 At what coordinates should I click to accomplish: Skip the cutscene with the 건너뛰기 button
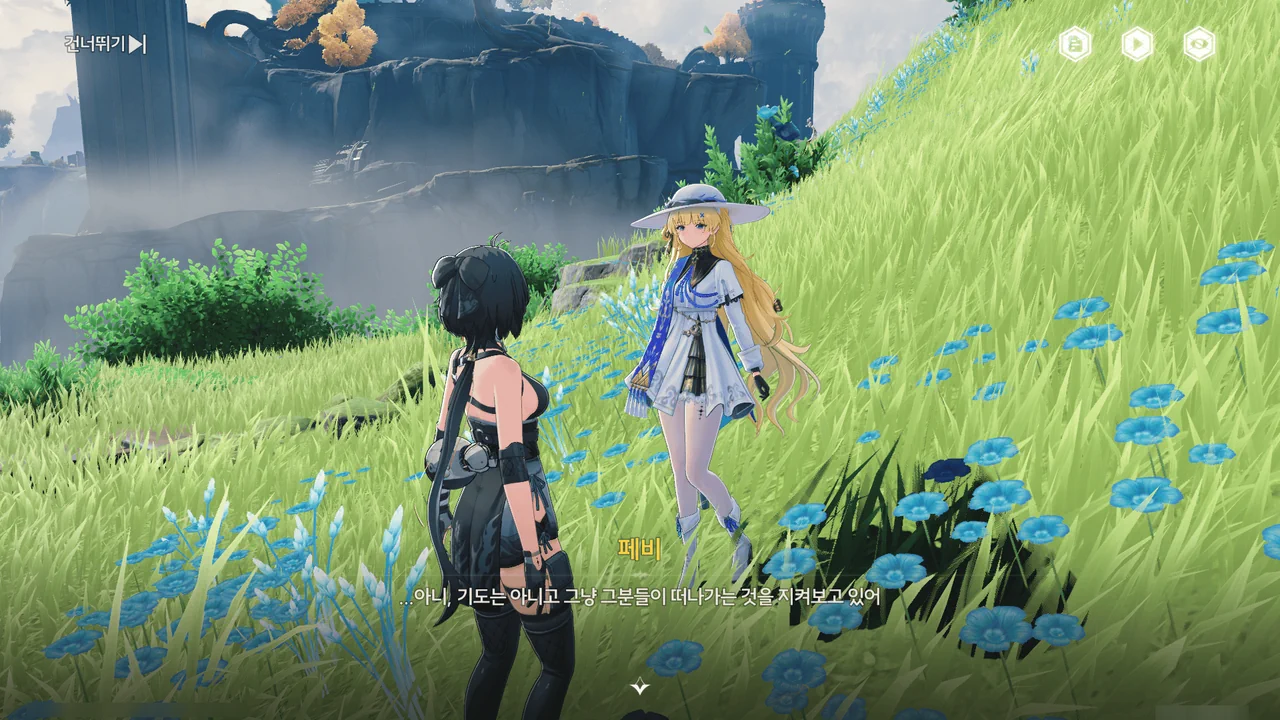coord(106,44)
